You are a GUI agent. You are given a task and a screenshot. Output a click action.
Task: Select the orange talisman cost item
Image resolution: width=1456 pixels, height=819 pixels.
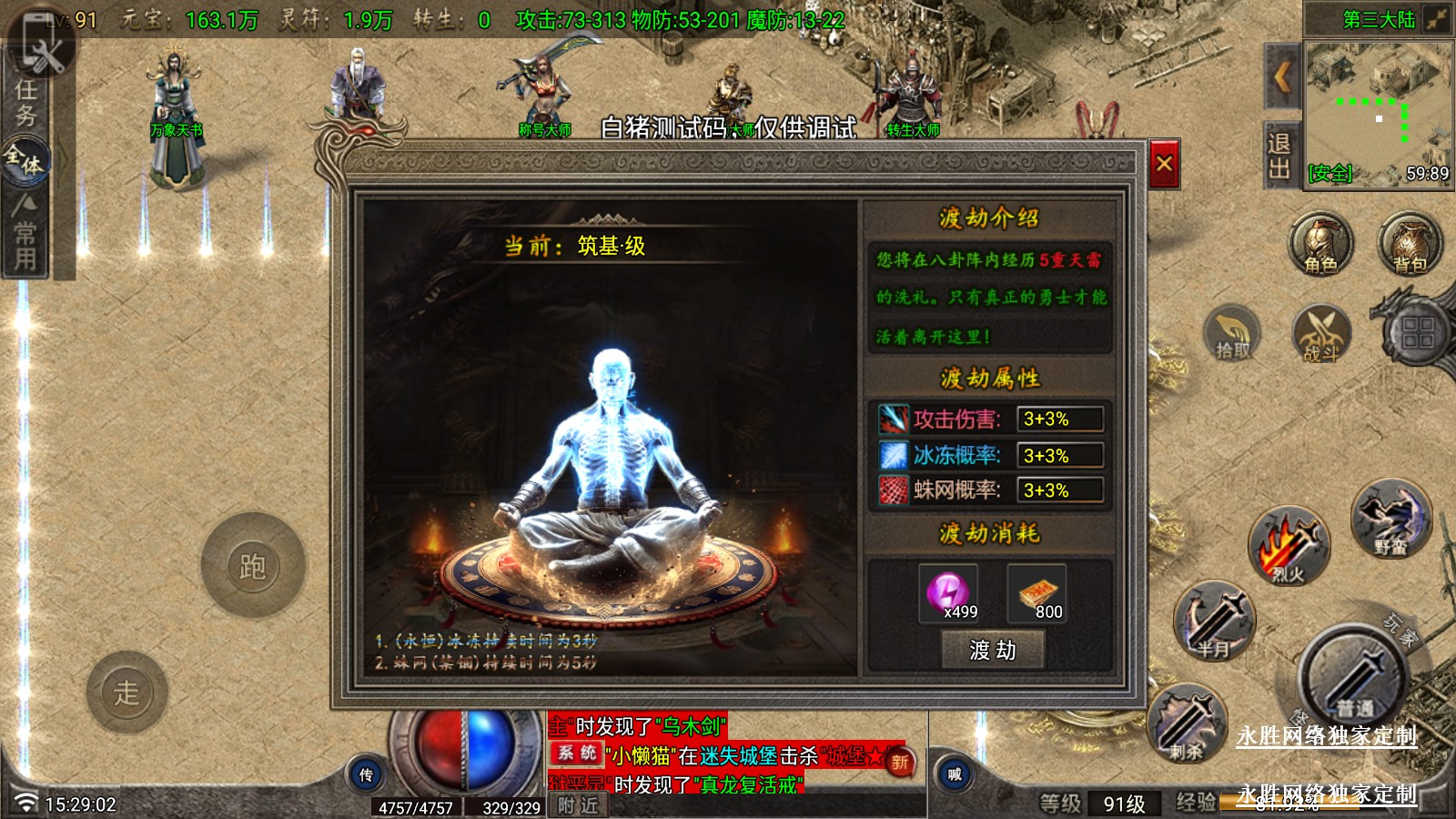(1036, 592)
